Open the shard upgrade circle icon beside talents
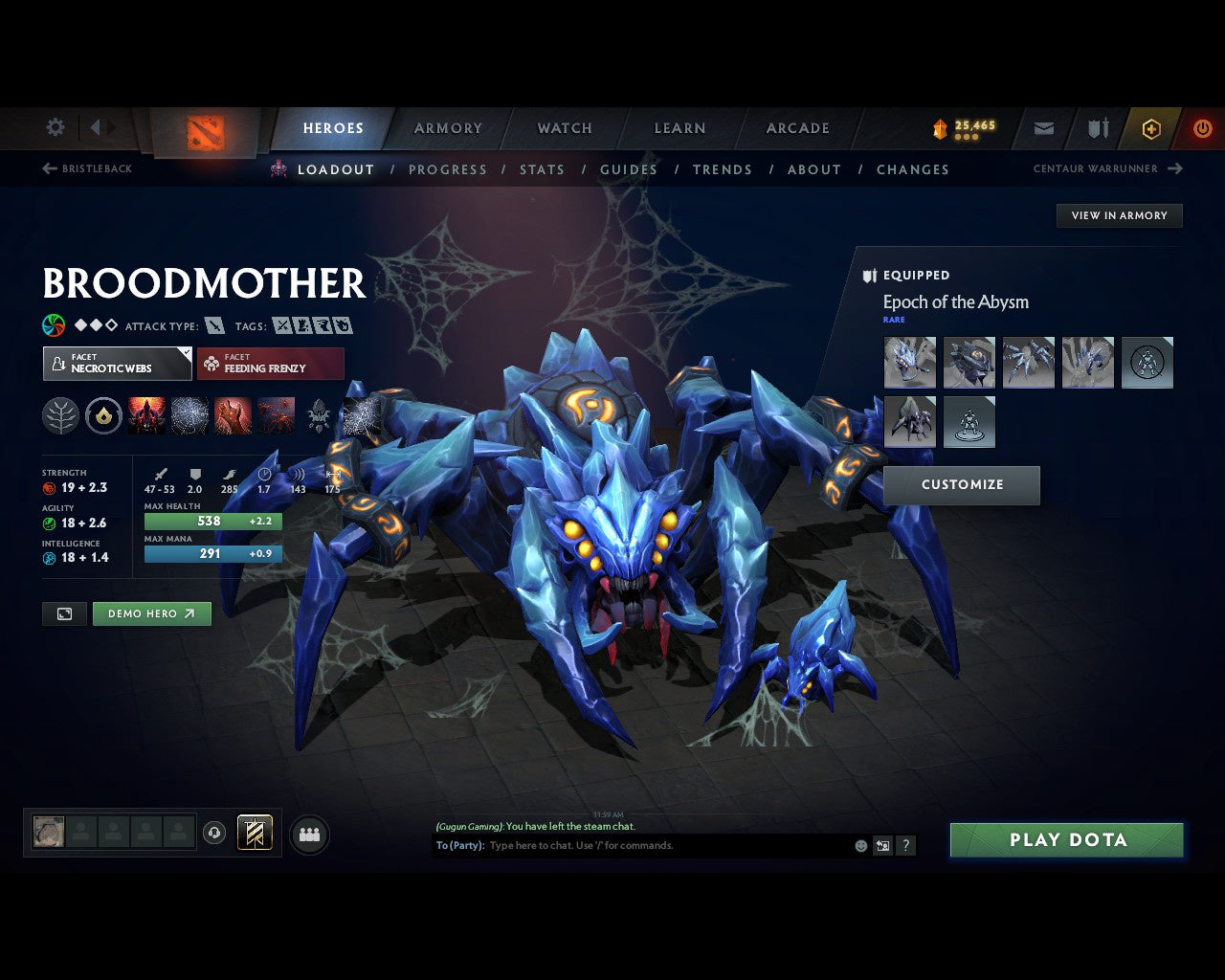The height and width of the screenshot is (980, 1225). [x=103, y=415]
